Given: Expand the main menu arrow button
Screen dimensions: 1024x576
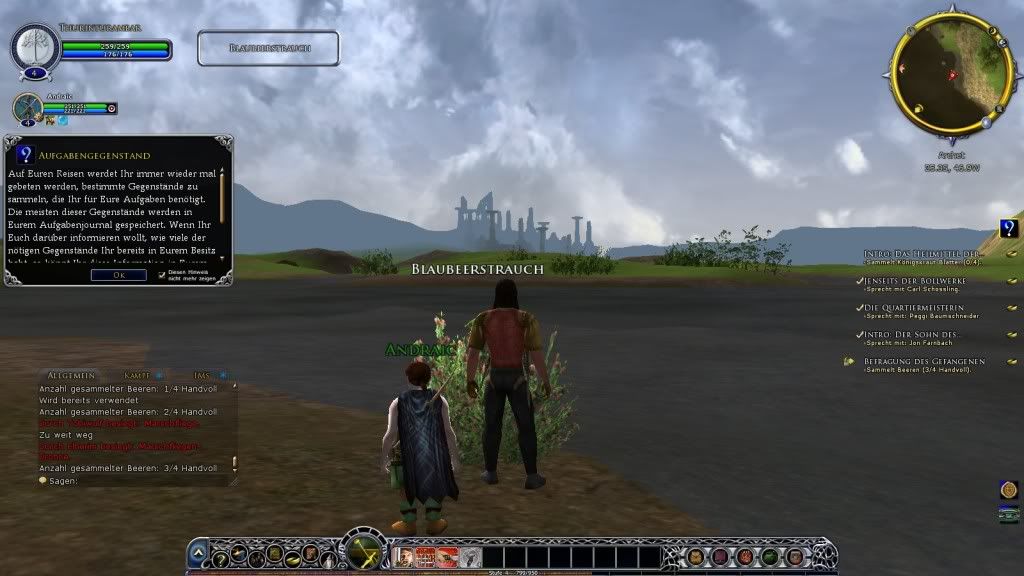Looking at the screenshot, I should [x=198, y=554].
